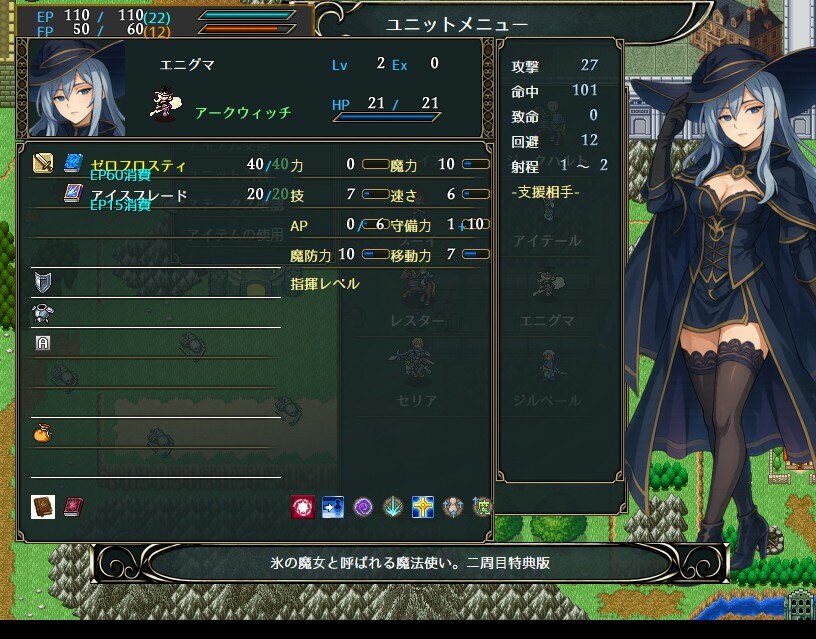Click the purple swirl skill icon
Viewport: 816px width, 639px height.
point(363,506)
